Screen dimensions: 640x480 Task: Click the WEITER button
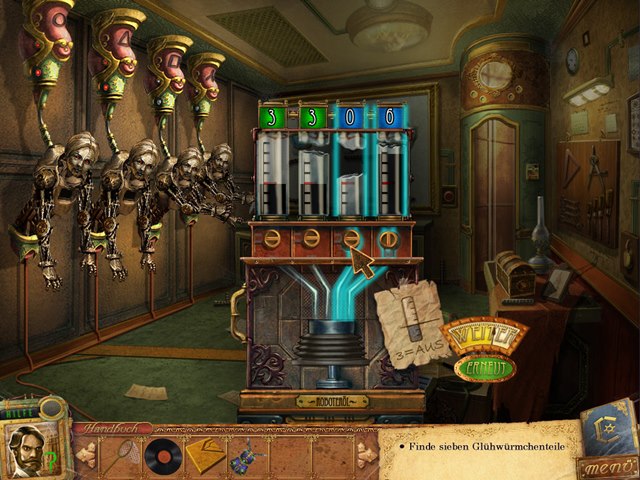483,335
